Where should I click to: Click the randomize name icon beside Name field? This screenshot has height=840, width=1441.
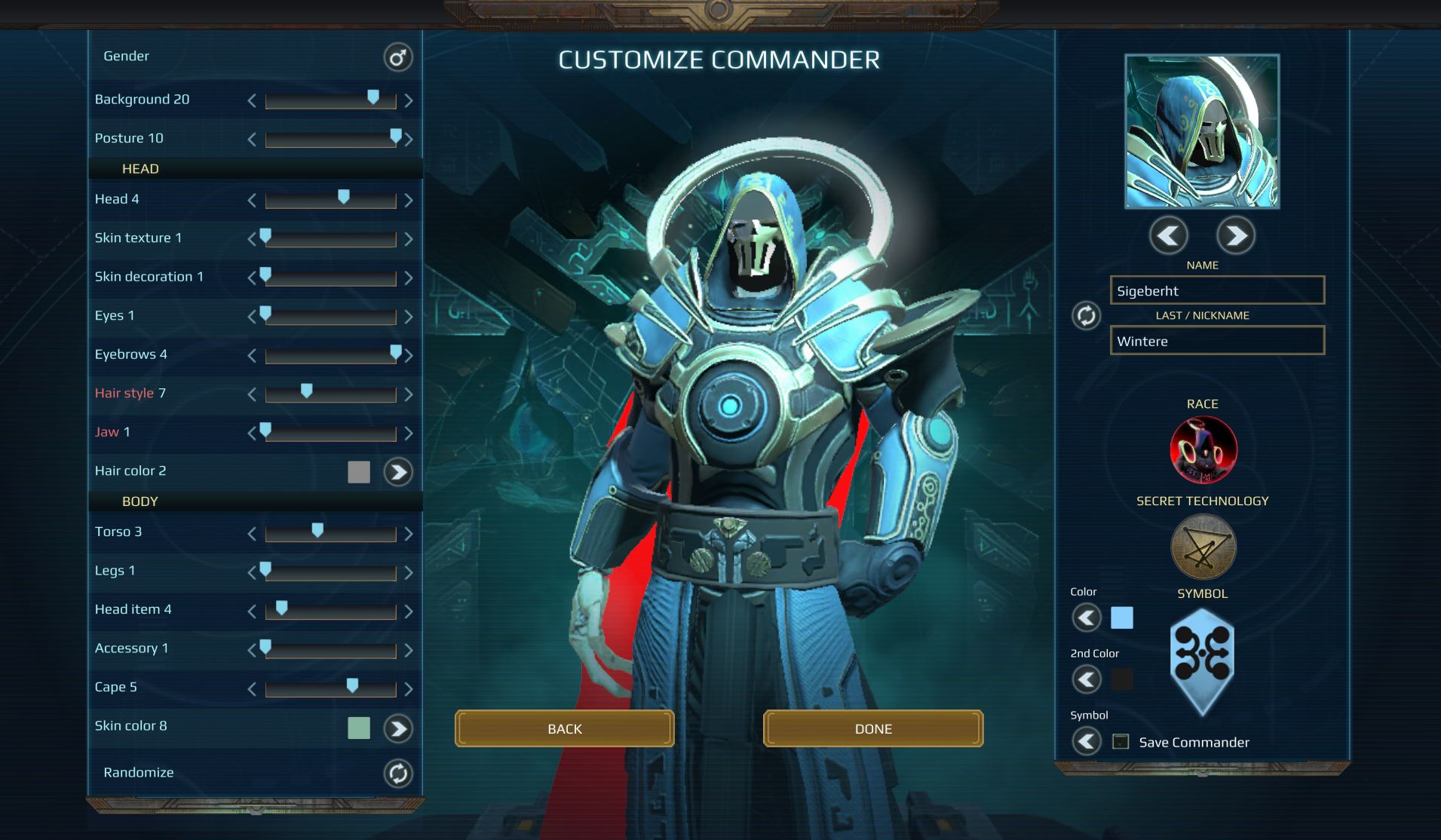coord(1086,316)
